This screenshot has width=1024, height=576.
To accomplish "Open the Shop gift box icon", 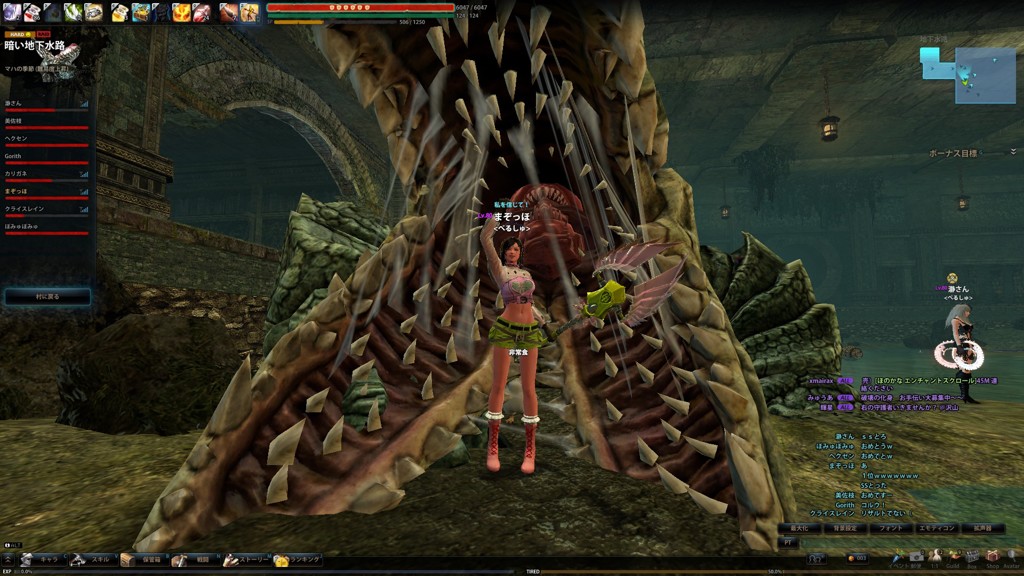I will pos(992,556).
